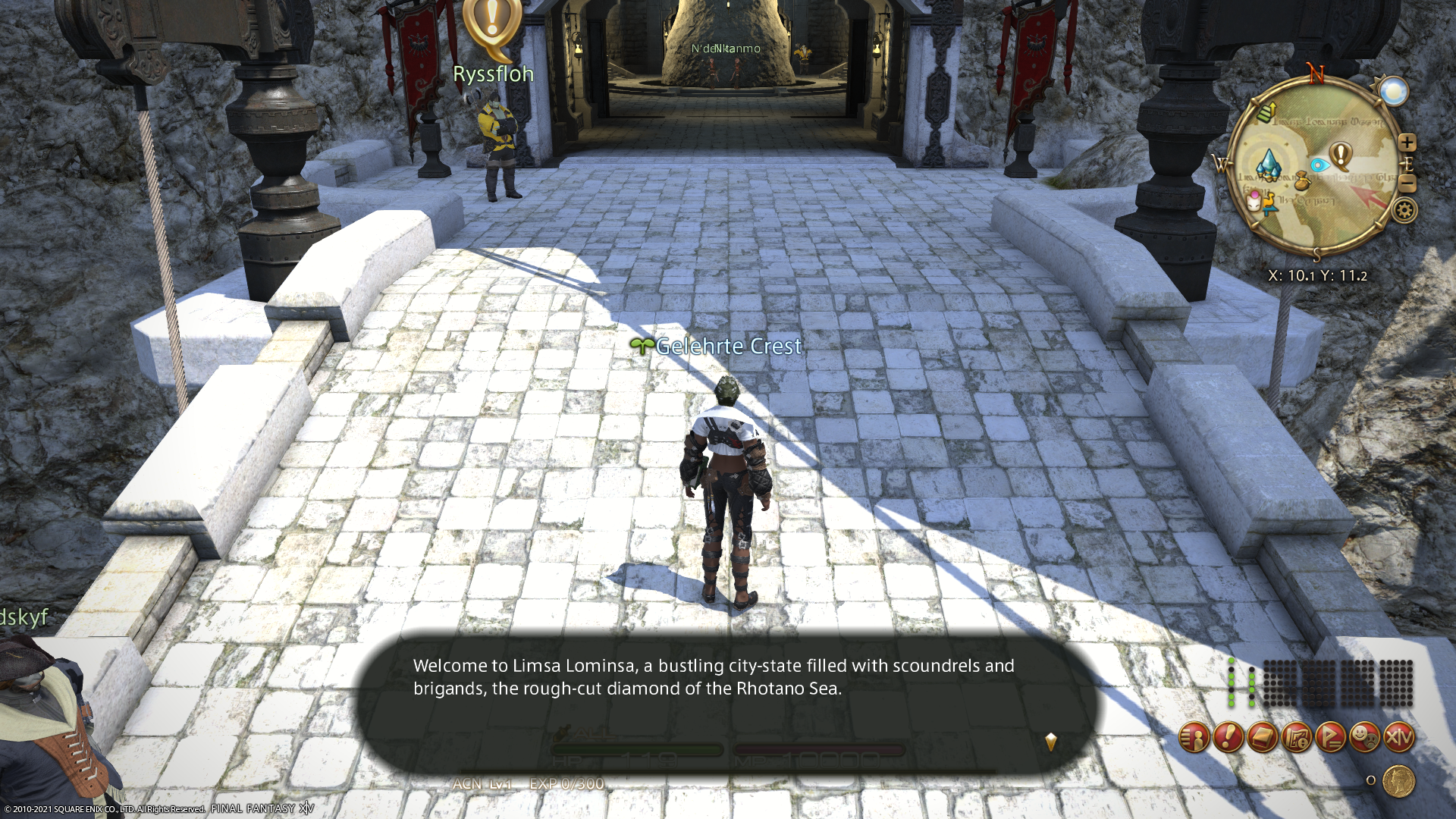Zoom in the minimap with plus button
This screenshot has width=1456, height=819.
click(x=1407, y=143)
